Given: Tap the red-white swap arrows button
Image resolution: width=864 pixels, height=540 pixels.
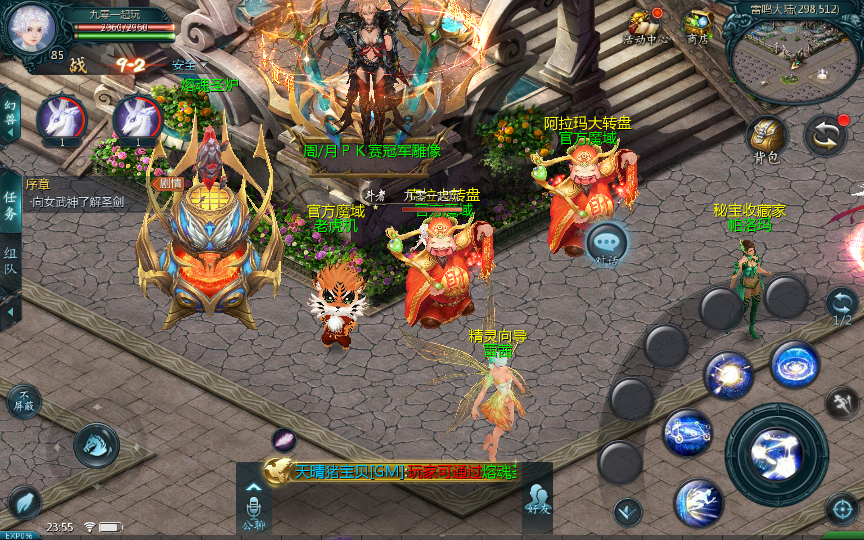Looking at the screenshot, I should pyautogui.click(x=825, y=135).
